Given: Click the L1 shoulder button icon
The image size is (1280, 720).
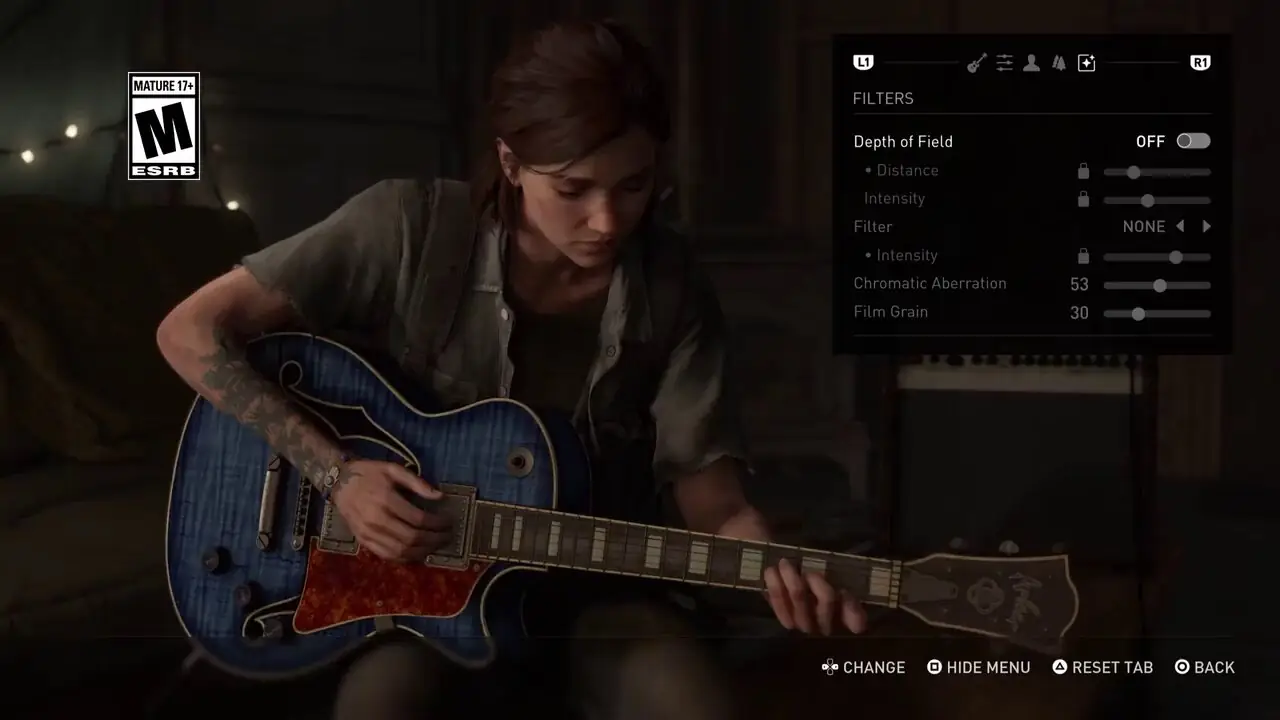Looking at the screenshot, I should pyautogui.click(x=862, y=62).
